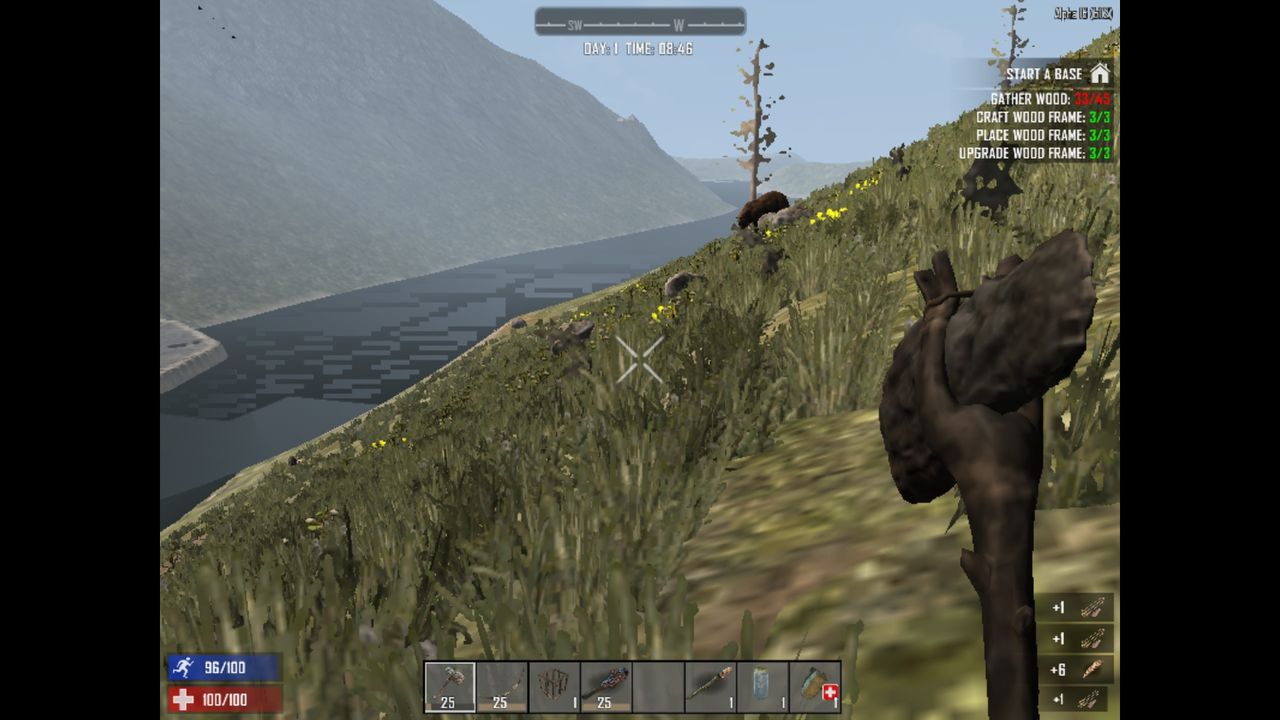Click the 96/100 stamina bar
1280x720 pixels.
225,668
